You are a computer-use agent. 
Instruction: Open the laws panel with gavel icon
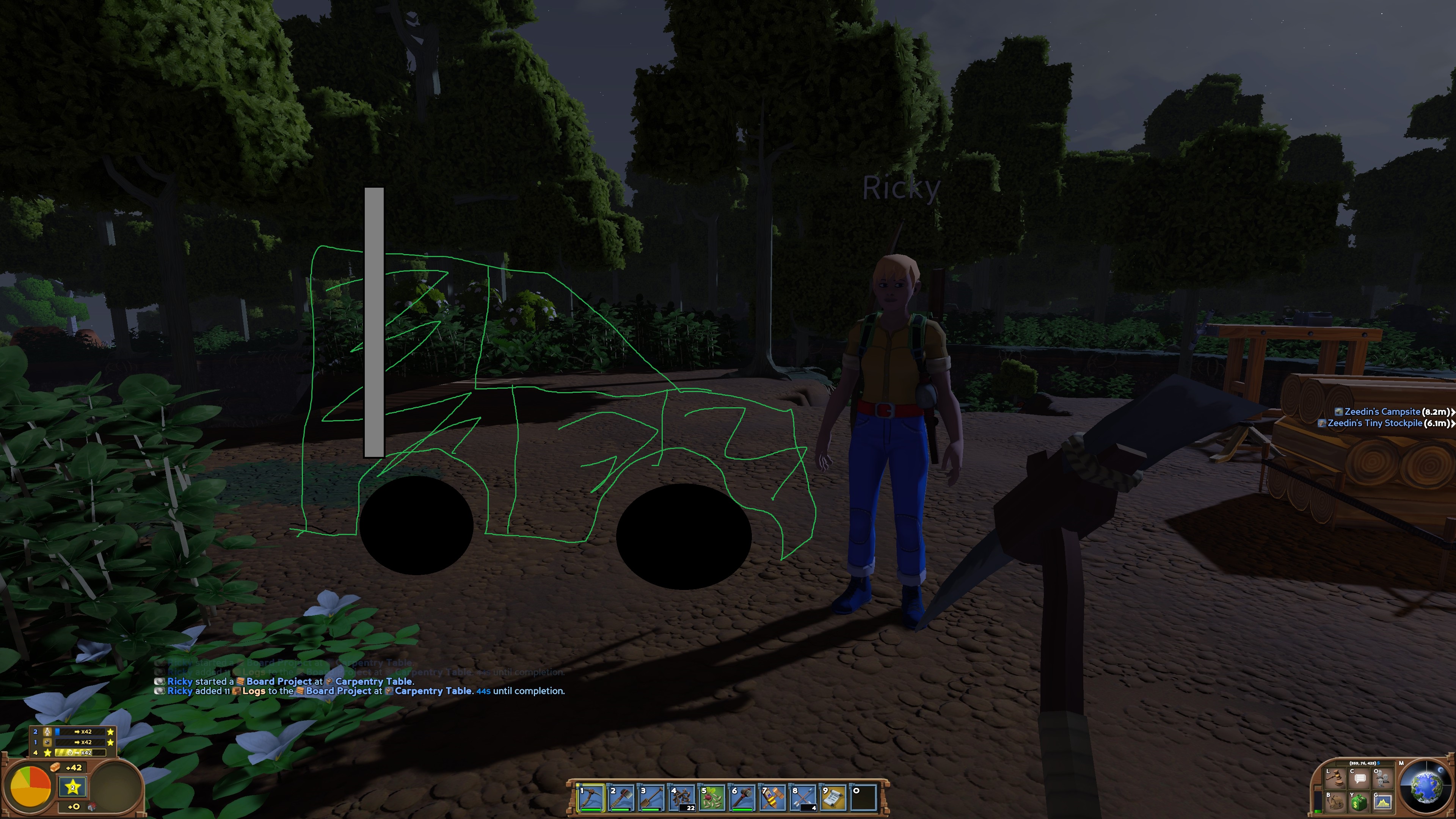[1335, 779]
